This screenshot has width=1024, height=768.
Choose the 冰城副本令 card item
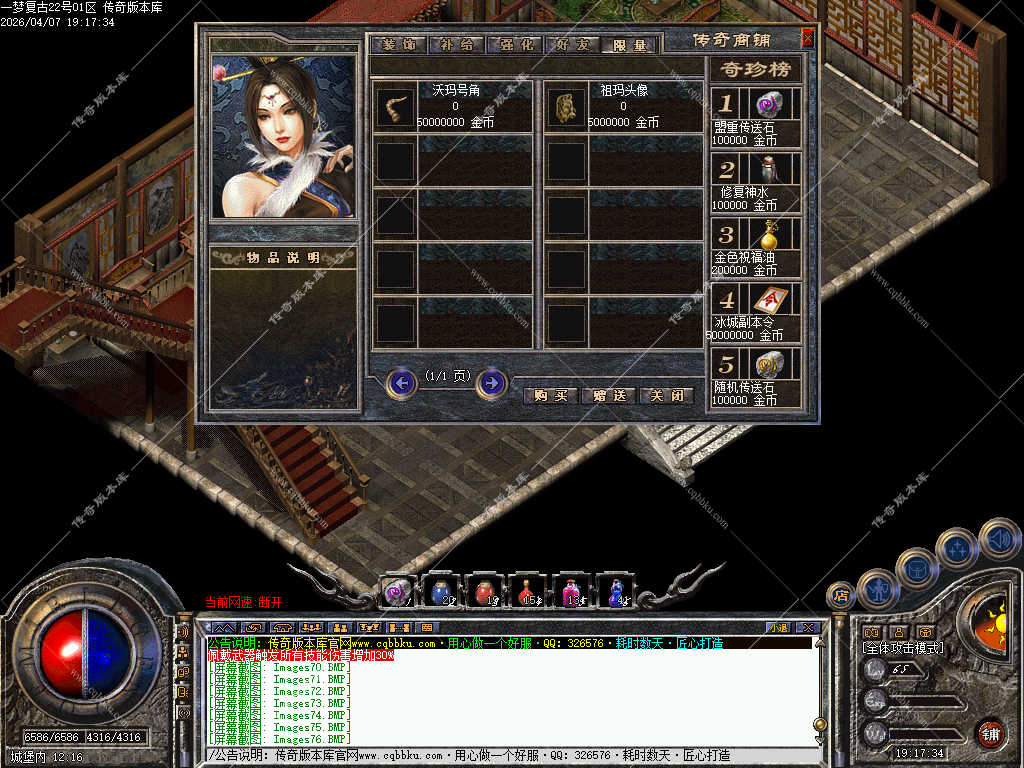pos(768,299)
